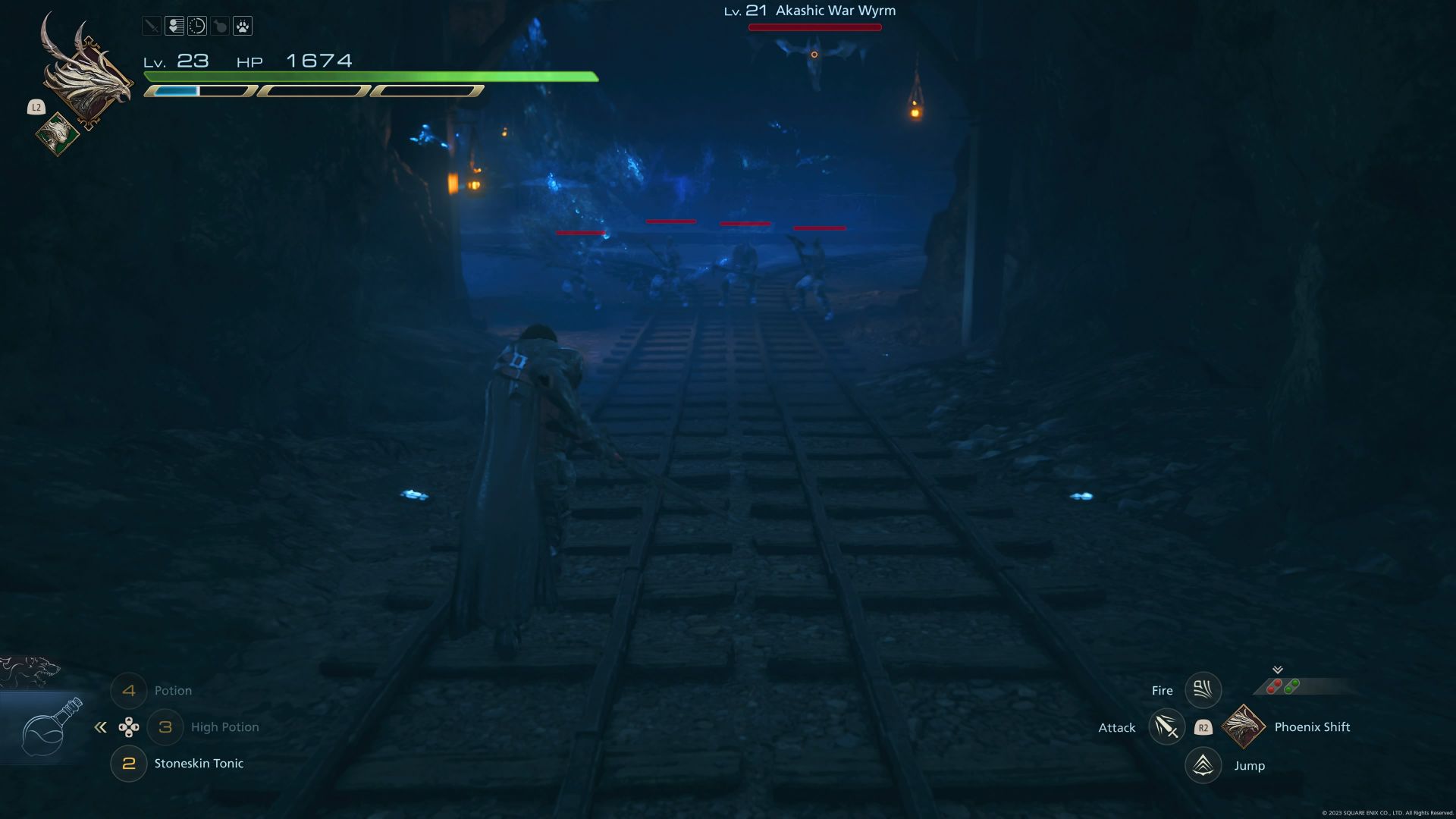Image resolution: width=1456 pixels, height=819 pixels.
Task: Click the L2 Eikon swap badge
Action: tap(36, 108)
